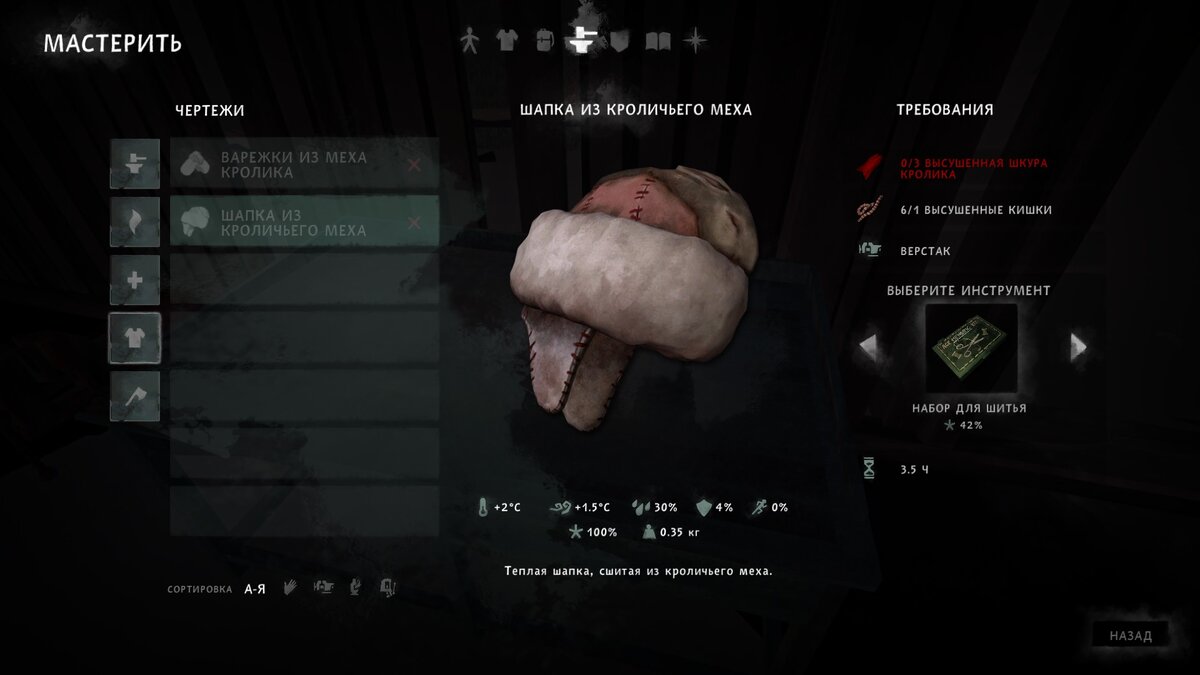Viewport: 1200px width, 675px height.
Task: Sort blueprints by the hand icon
Action: click(x=290, y=588)
